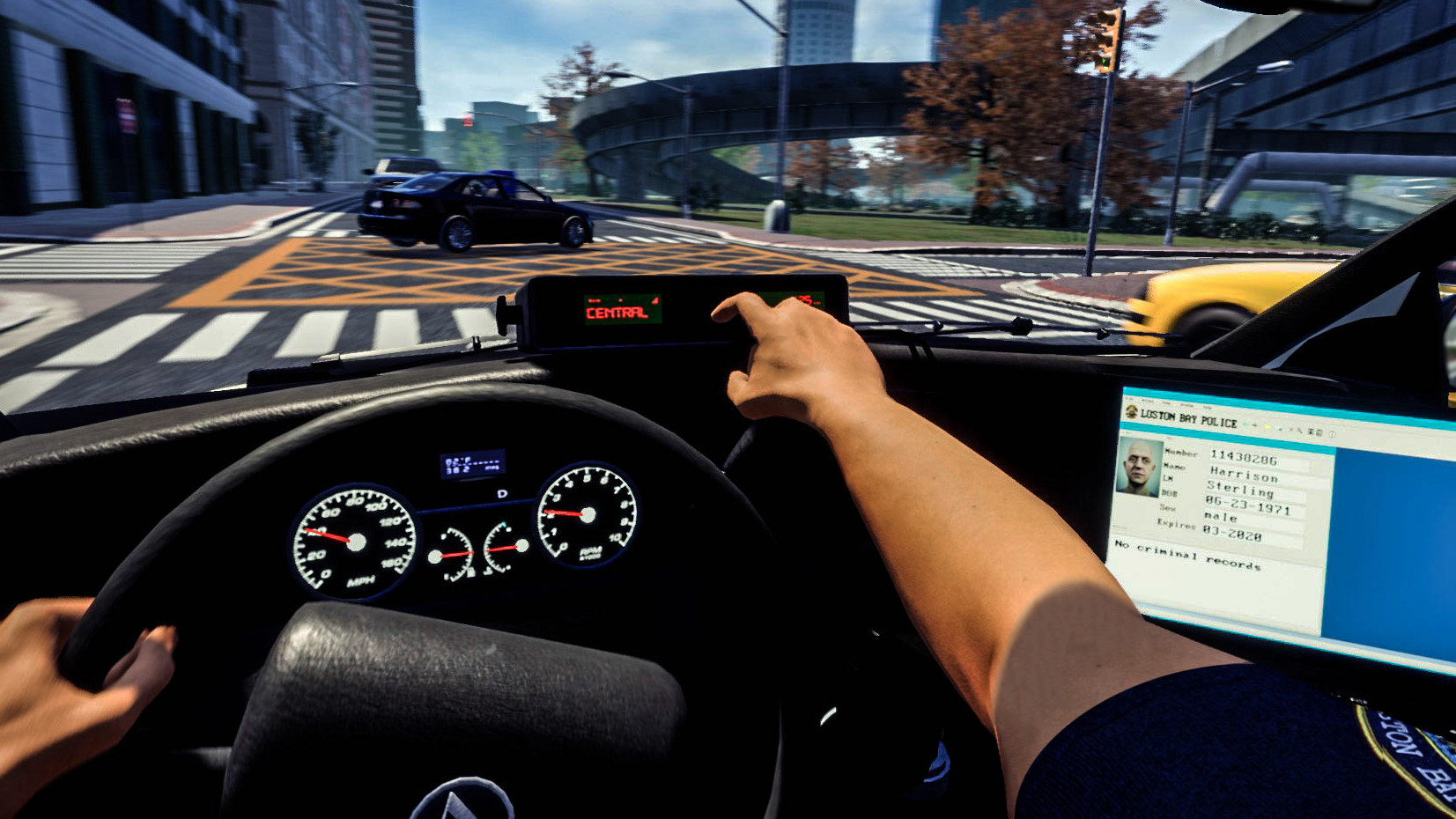Open the Help menu in the police window
1456x819 pixels.
click(1206, 408)
